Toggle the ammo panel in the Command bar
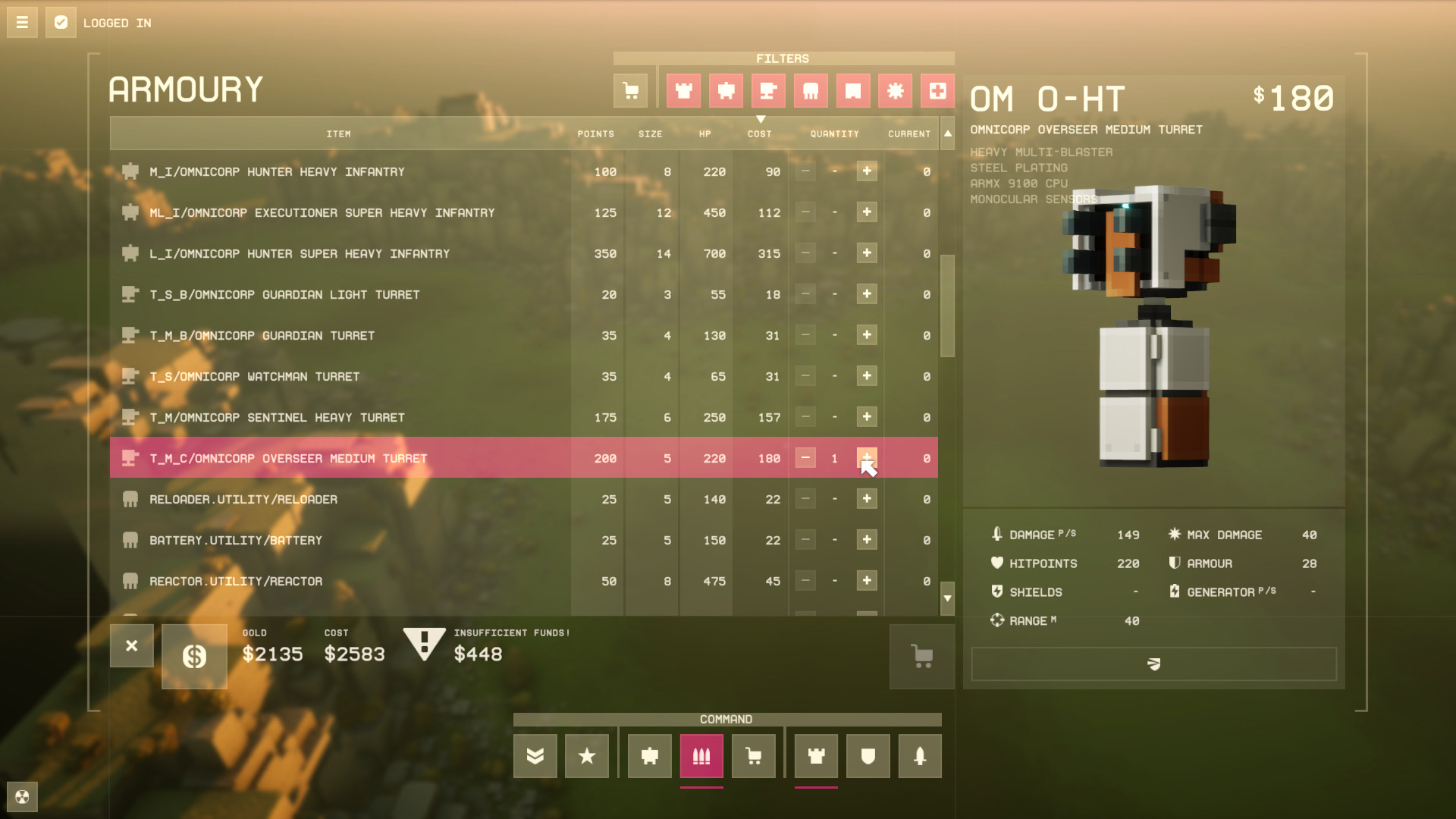The width and height of the screenshot is (1456, 819). pos(701,755)
